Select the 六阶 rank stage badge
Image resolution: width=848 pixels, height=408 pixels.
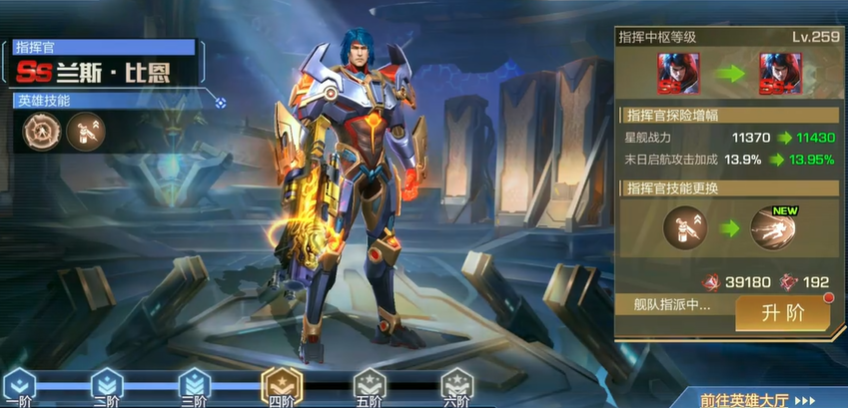pyautogui.click(x=456, y=384)
